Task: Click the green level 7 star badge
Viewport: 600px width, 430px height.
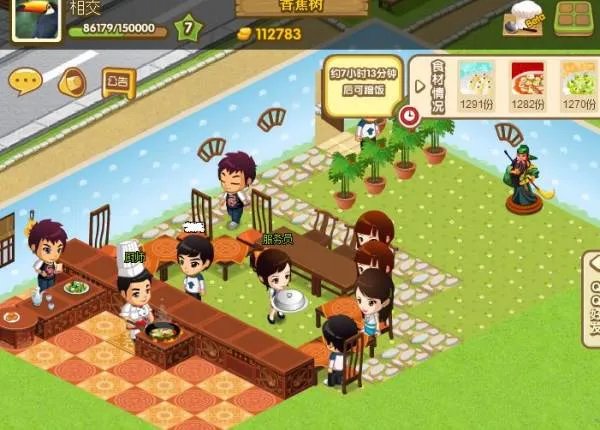Action: click(187, 29)
